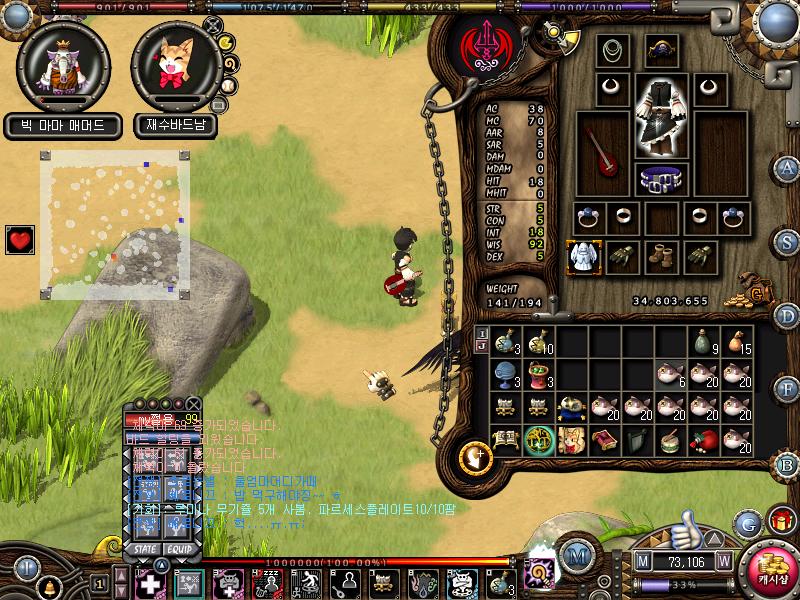800x600 pixels.
Task: Choose the red spellbook inventory item
Action: point(604,440)
